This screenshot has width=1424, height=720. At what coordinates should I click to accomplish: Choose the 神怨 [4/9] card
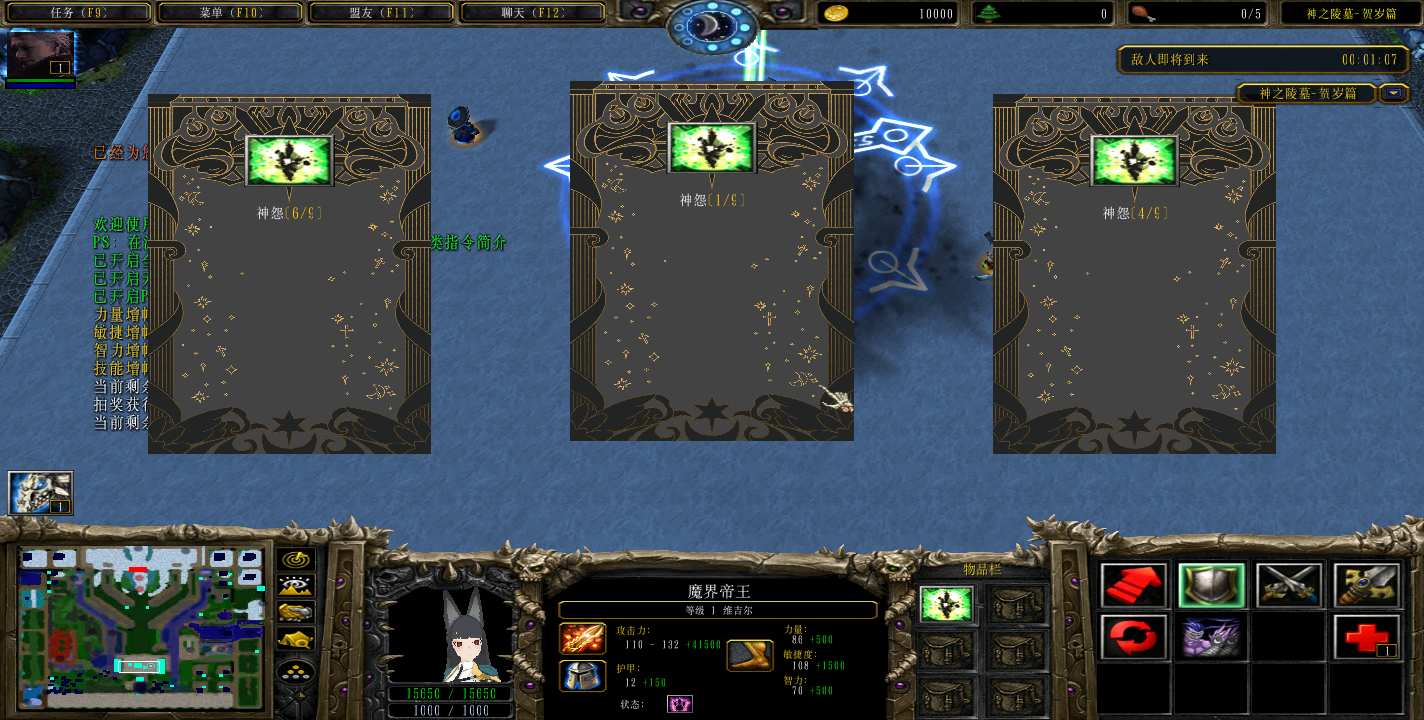[1134, 273]
